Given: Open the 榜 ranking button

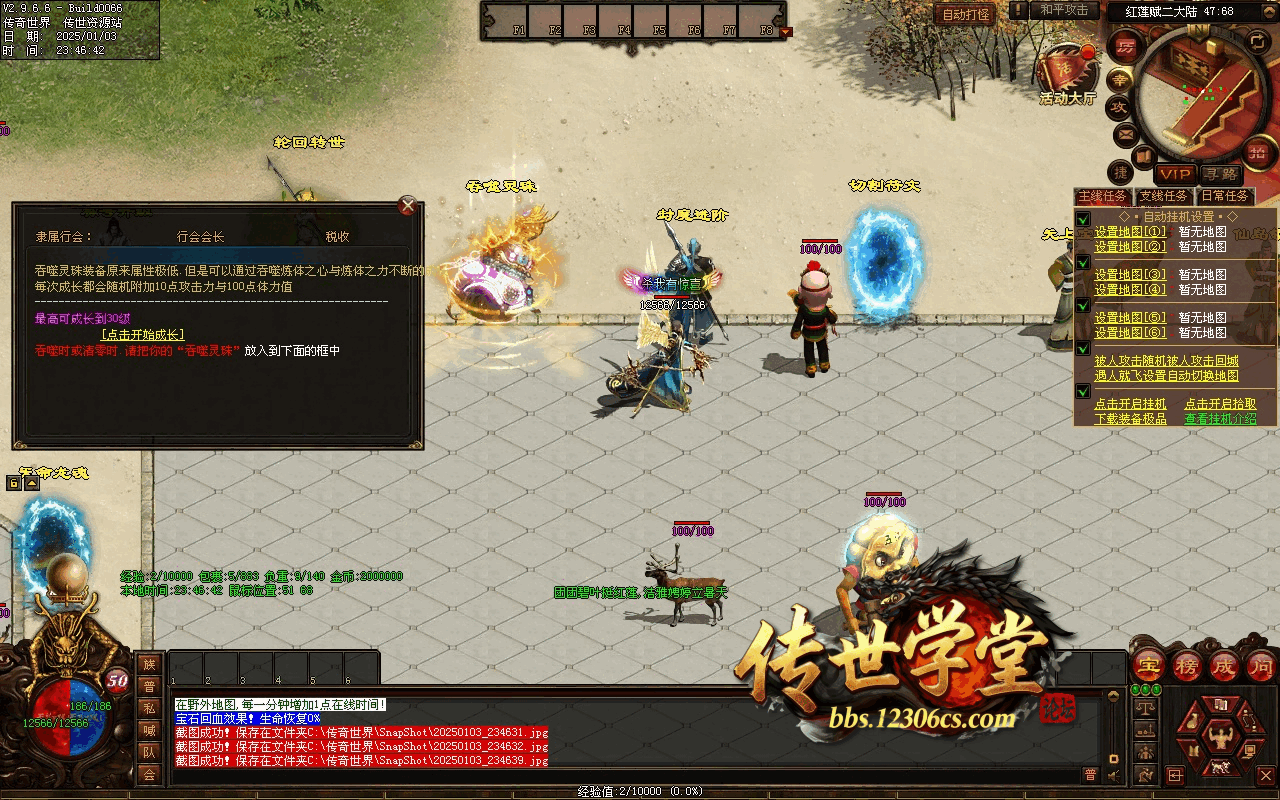Looking at the screenshot, I should pyautogui.click(x=1187, y=664).
